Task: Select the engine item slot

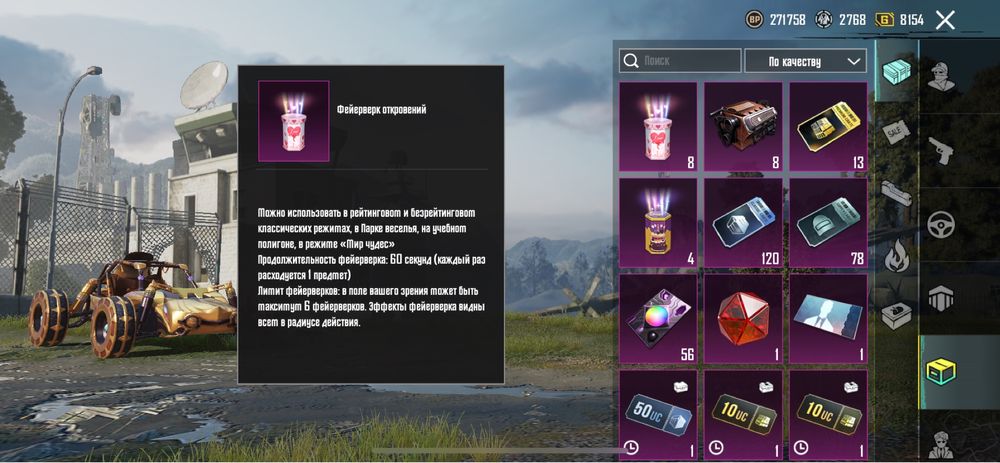Action: pos(743,126)
